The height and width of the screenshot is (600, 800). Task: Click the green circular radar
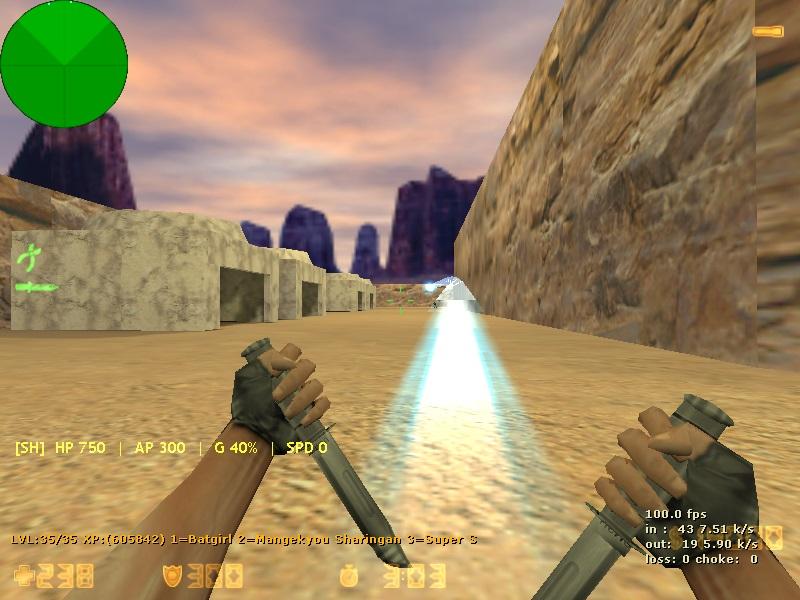coord(64,64)
